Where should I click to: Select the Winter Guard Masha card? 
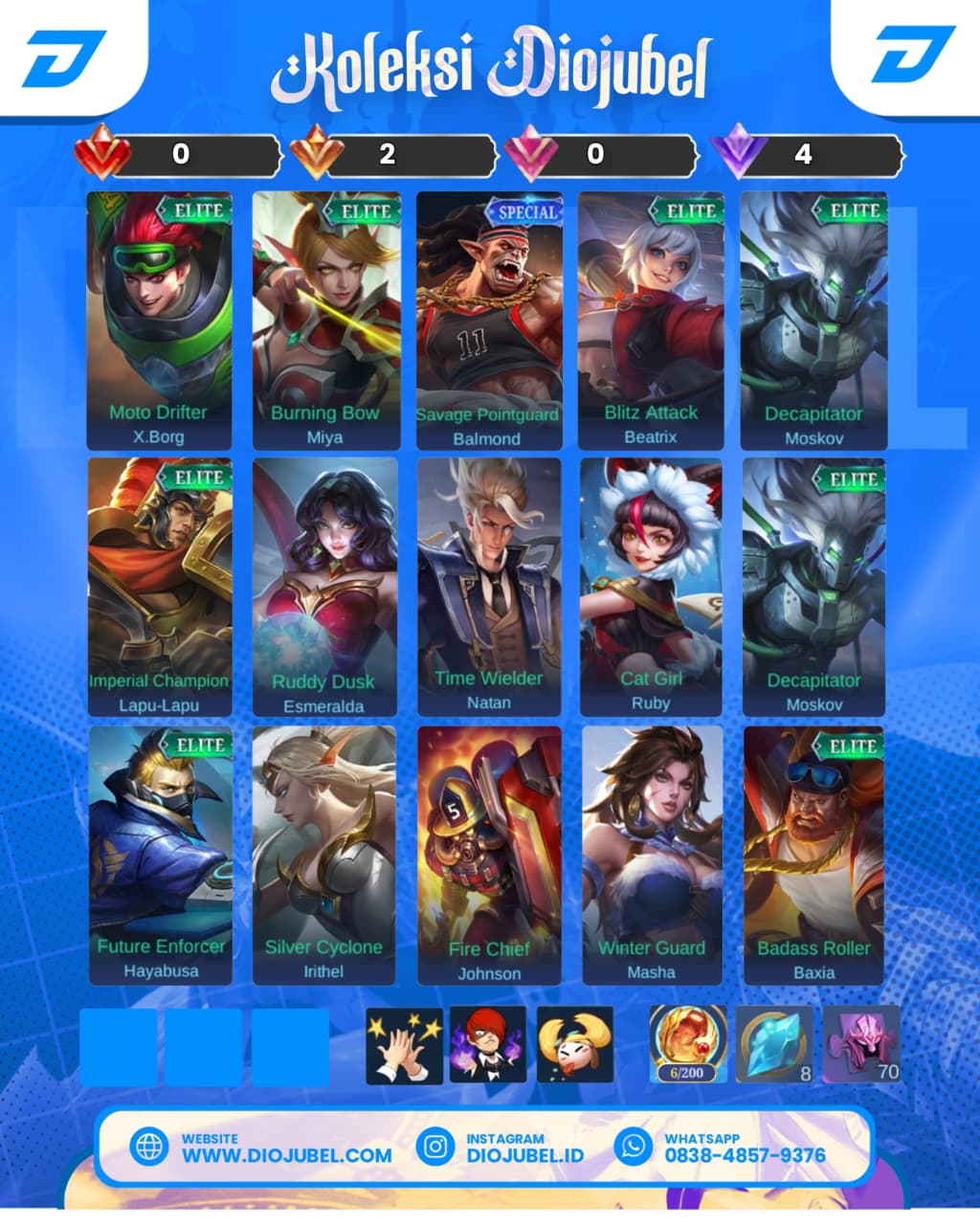point(652,855)
